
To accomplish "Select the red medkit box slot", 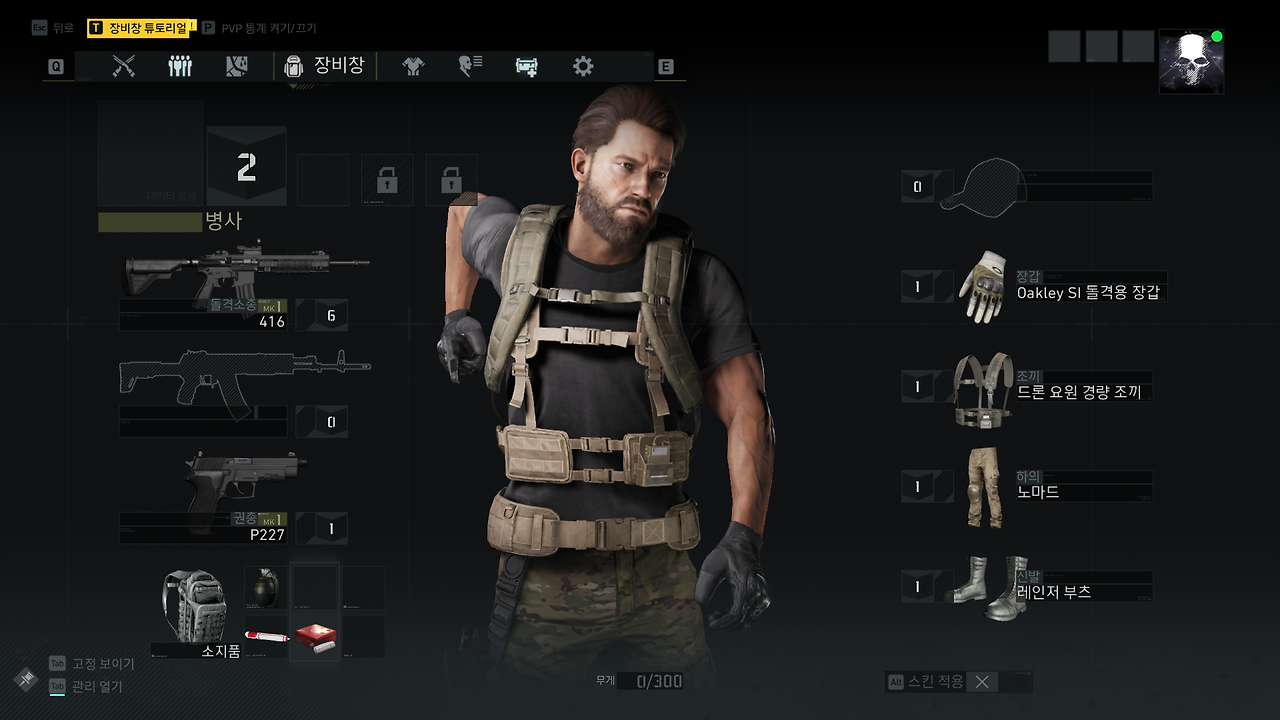I will 314,636.
